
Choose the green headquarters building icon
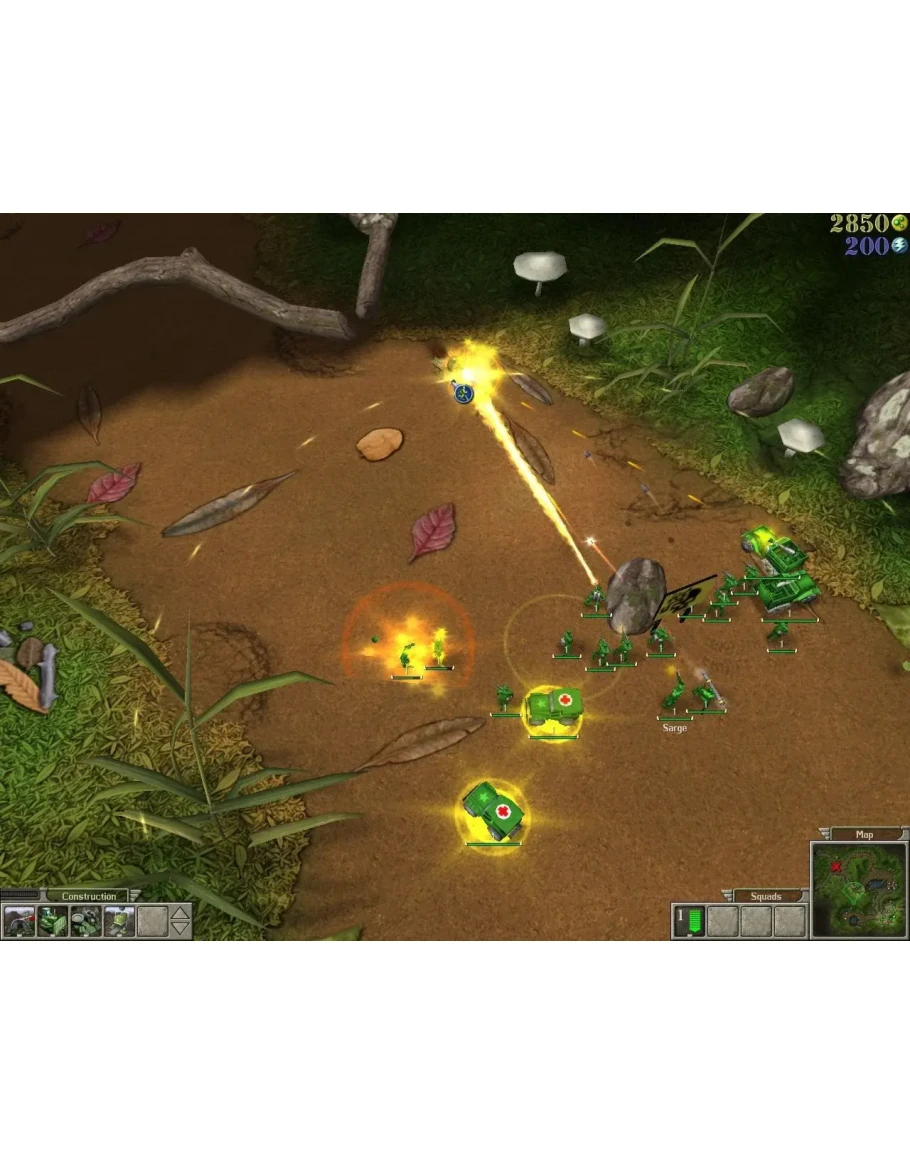52,921
